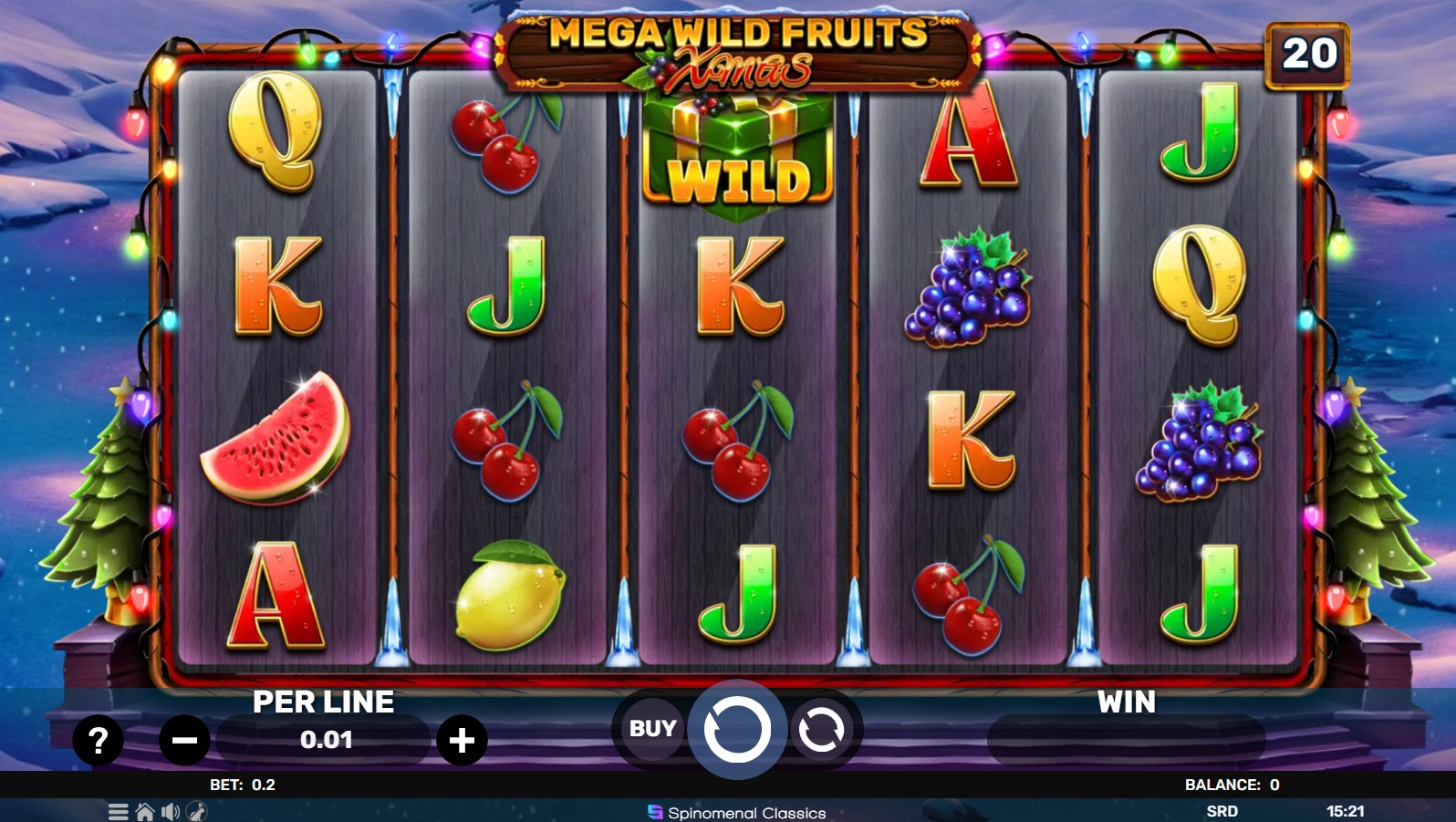Click the home icon to exit game

[x=144, y=811]
